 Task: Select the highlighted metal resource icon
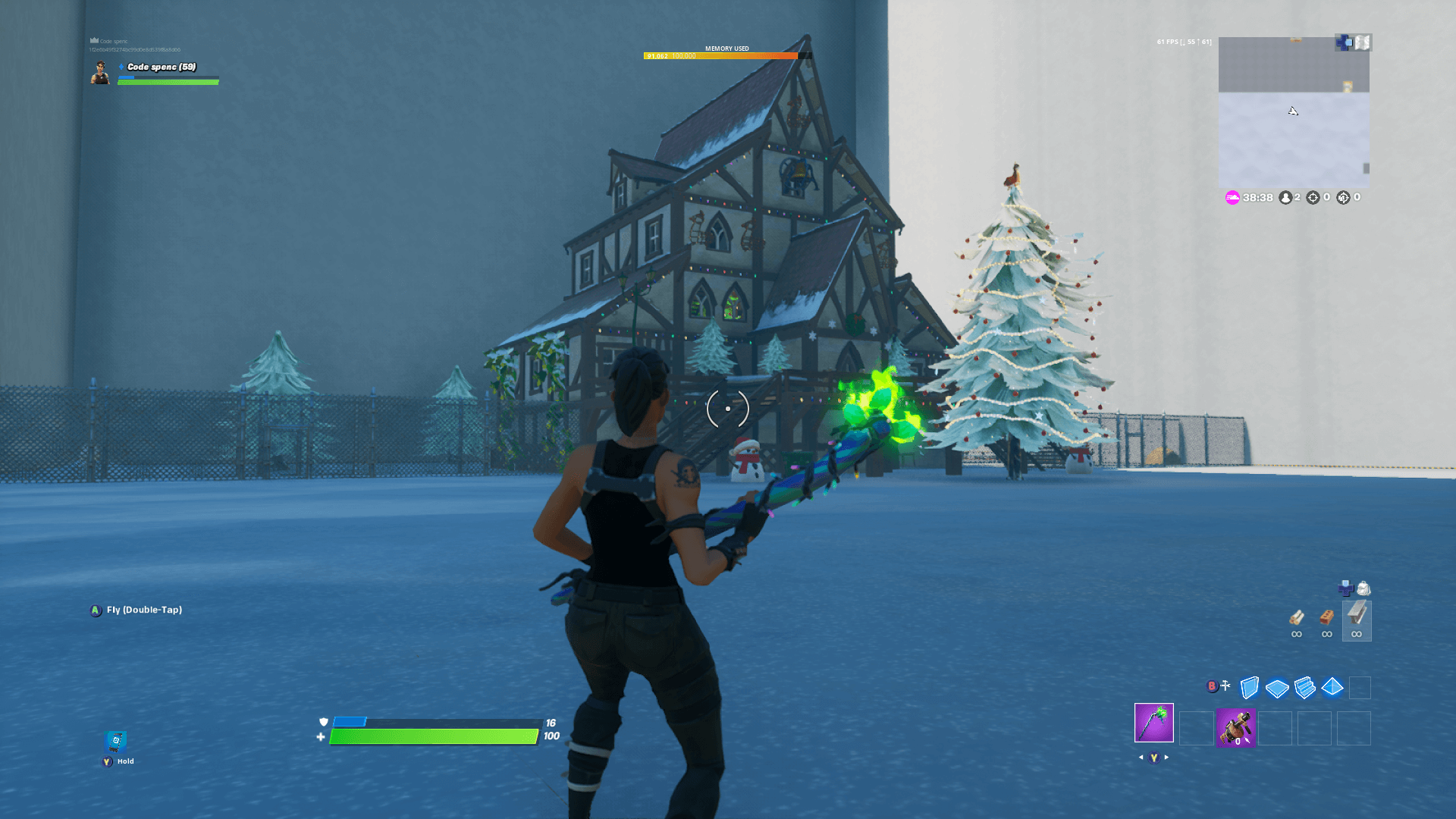click(1357, 616)
